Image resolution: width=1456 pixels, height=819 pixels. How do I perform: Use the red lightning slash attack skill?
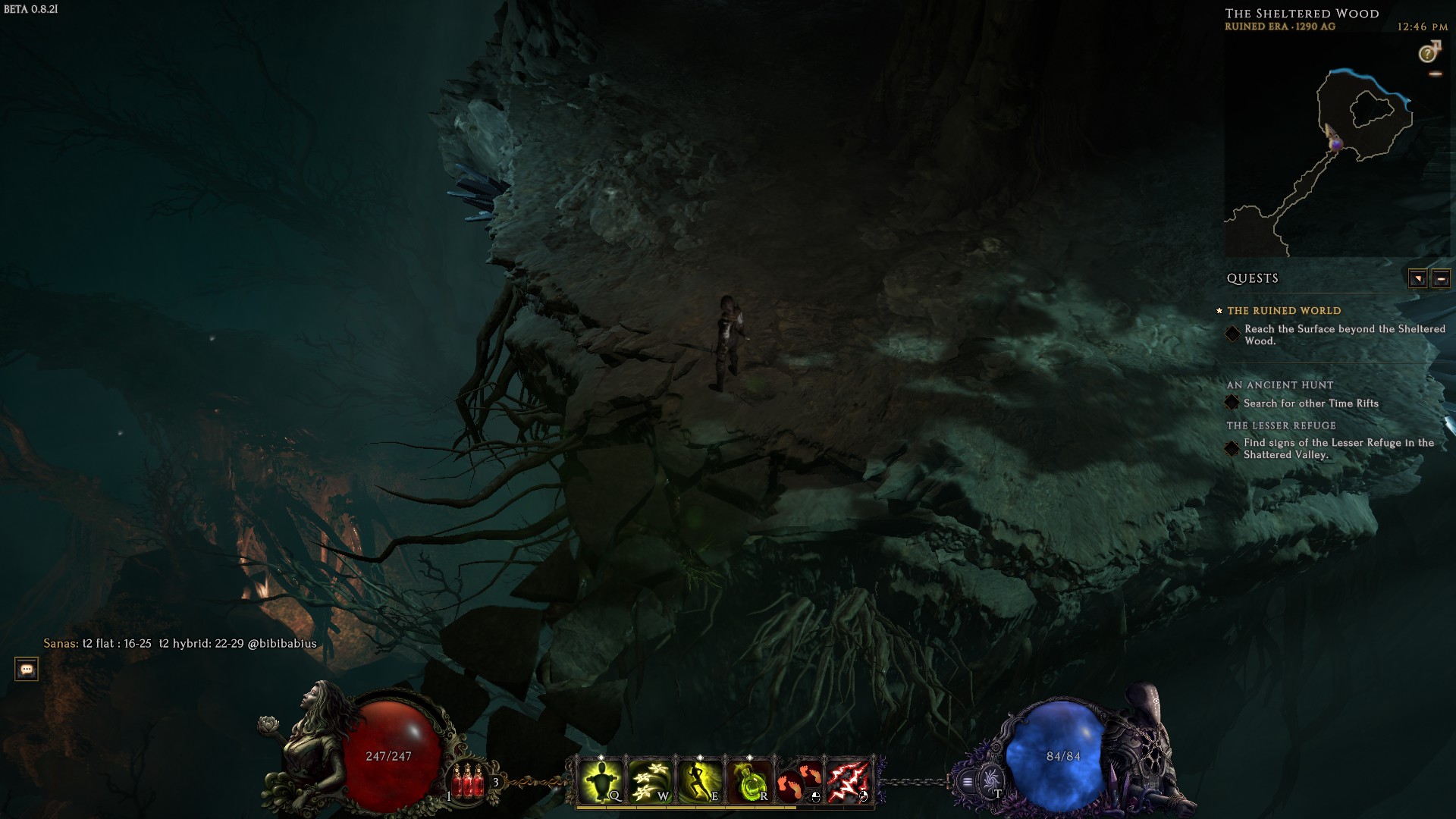849,780
